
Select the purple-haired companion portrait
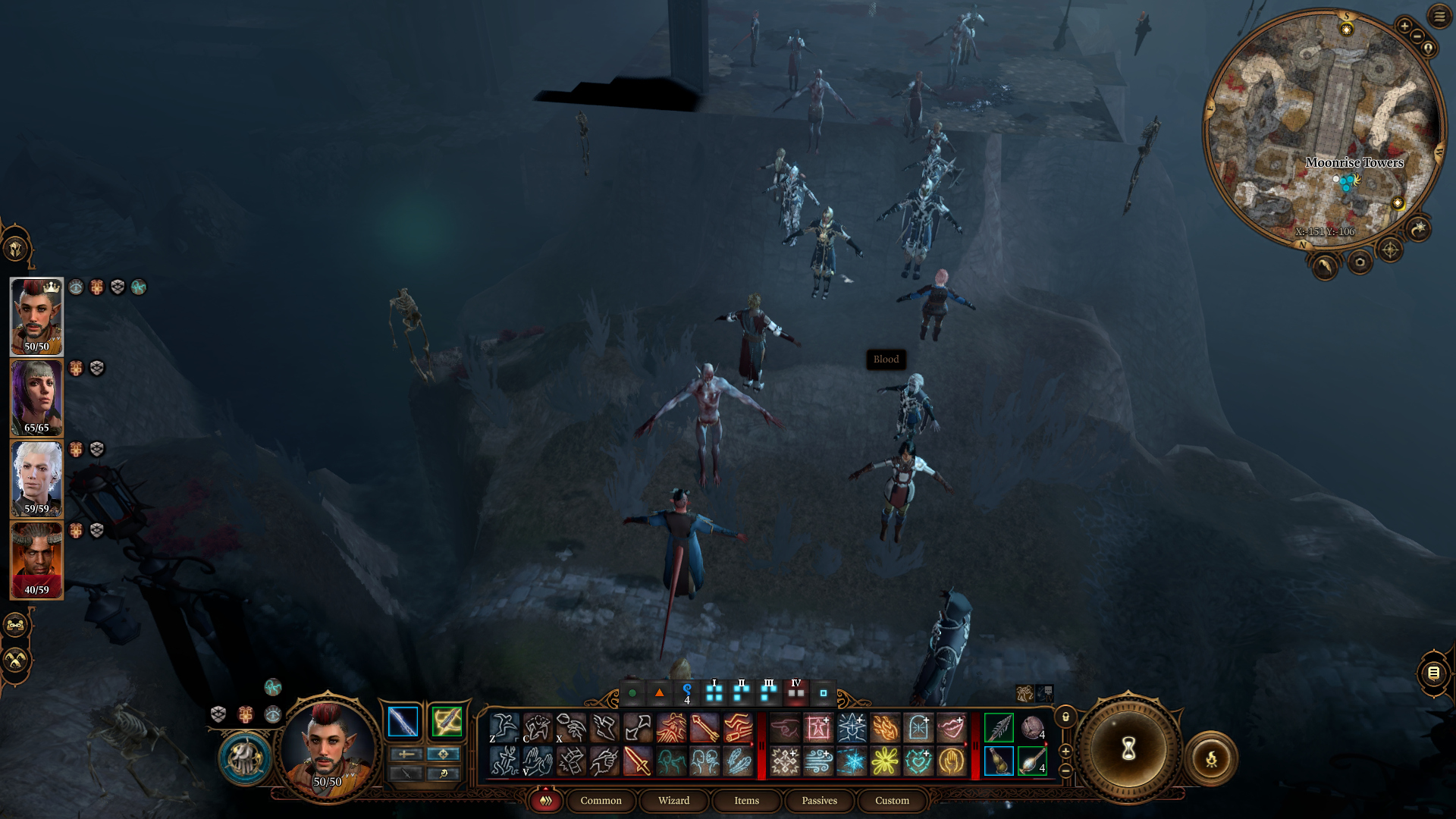(36, 397)
